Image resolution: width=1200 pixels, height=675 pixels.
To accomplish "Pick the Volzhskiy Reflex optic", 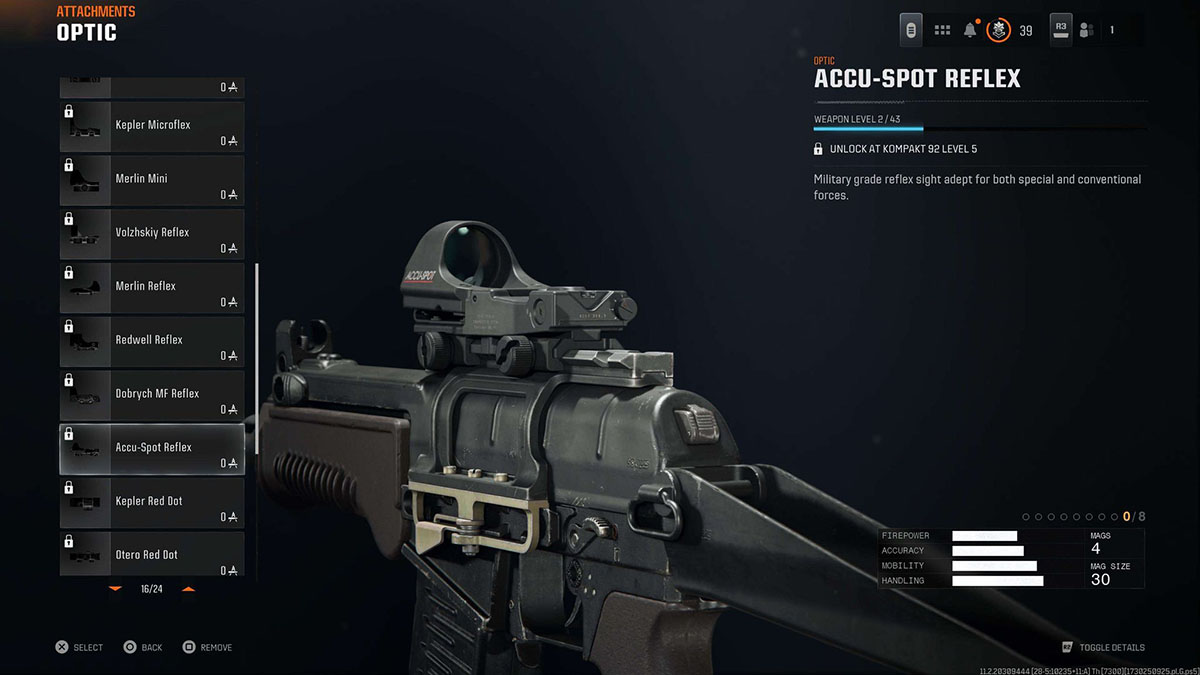I will (152, 235).
